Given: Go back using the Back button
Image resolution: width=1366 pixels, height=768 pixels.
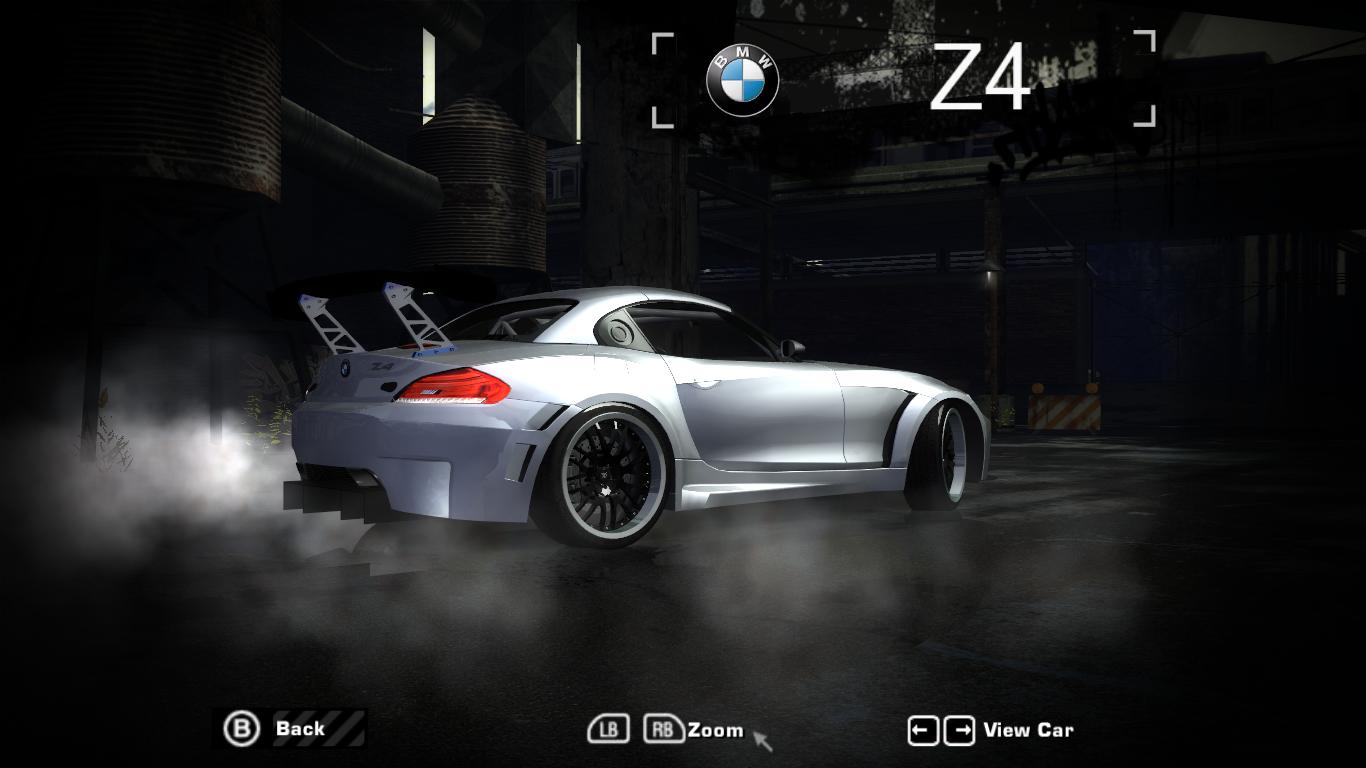Looking at the screenshot, I should 292,729.
